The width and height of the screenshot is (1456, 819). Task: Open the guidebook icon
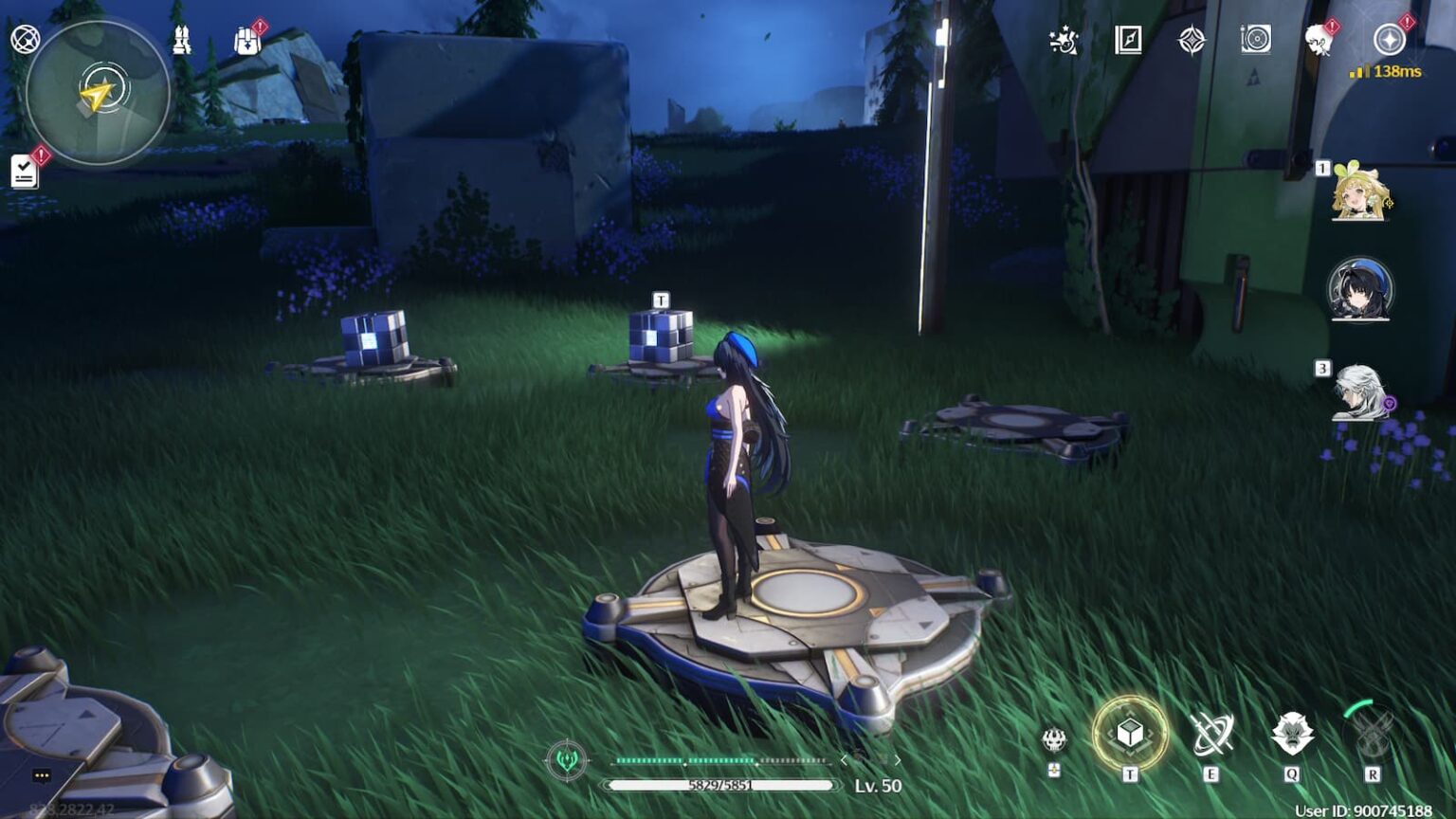(x=1128, y=41)
